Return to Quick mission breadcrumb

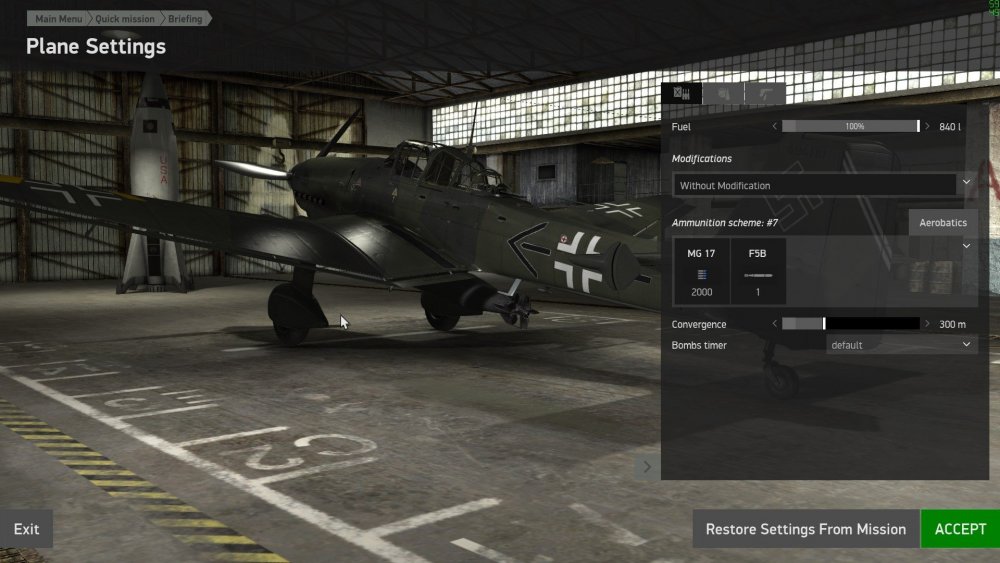click(x=123, y=19)
